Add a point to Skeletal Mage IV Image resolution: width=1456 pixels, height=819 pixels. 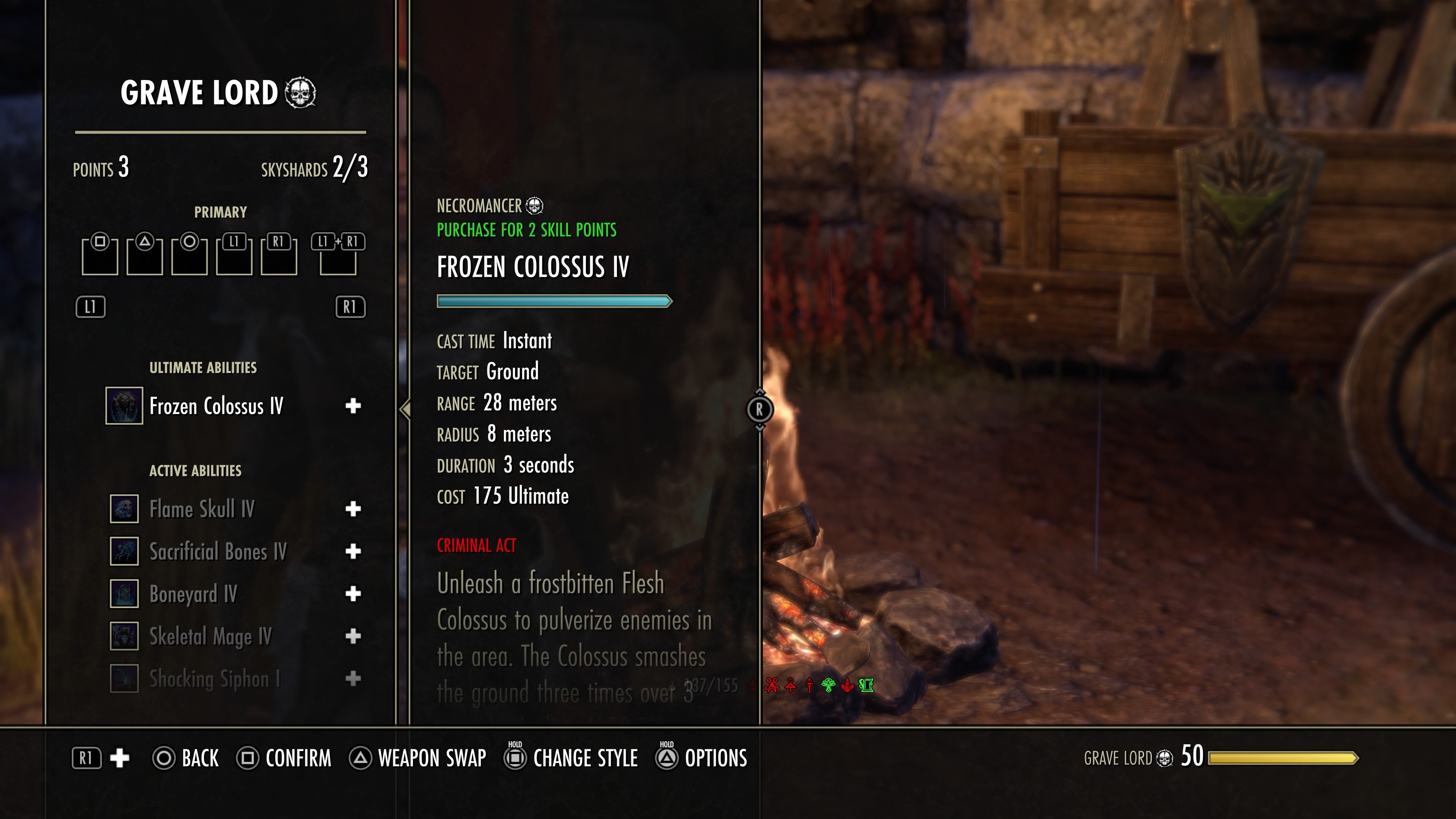[x=353, y=637]
